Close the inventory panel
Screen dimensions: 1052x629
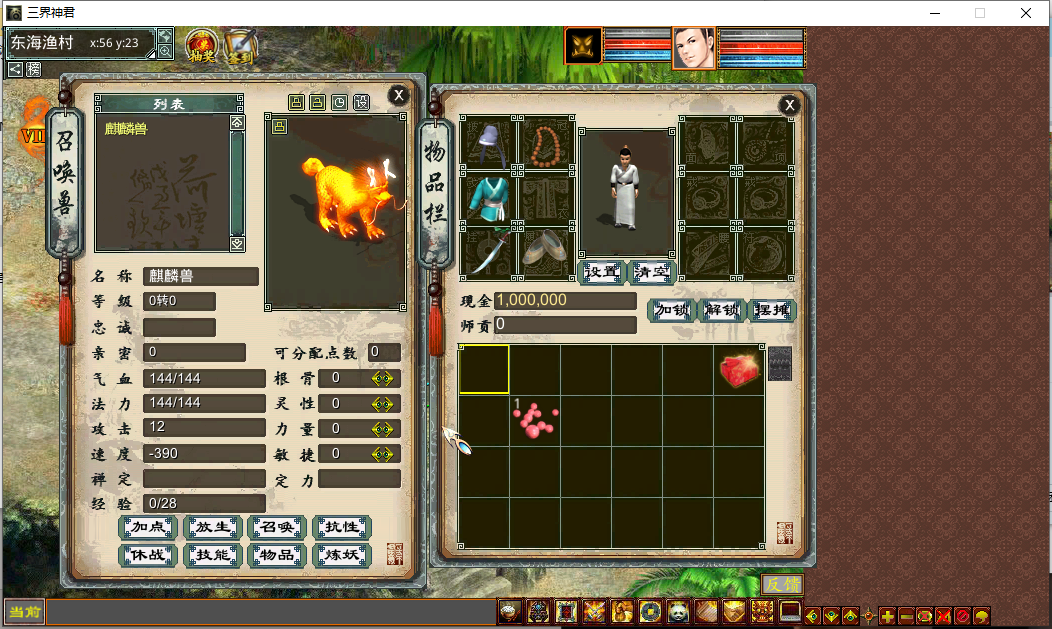[789, 105]
